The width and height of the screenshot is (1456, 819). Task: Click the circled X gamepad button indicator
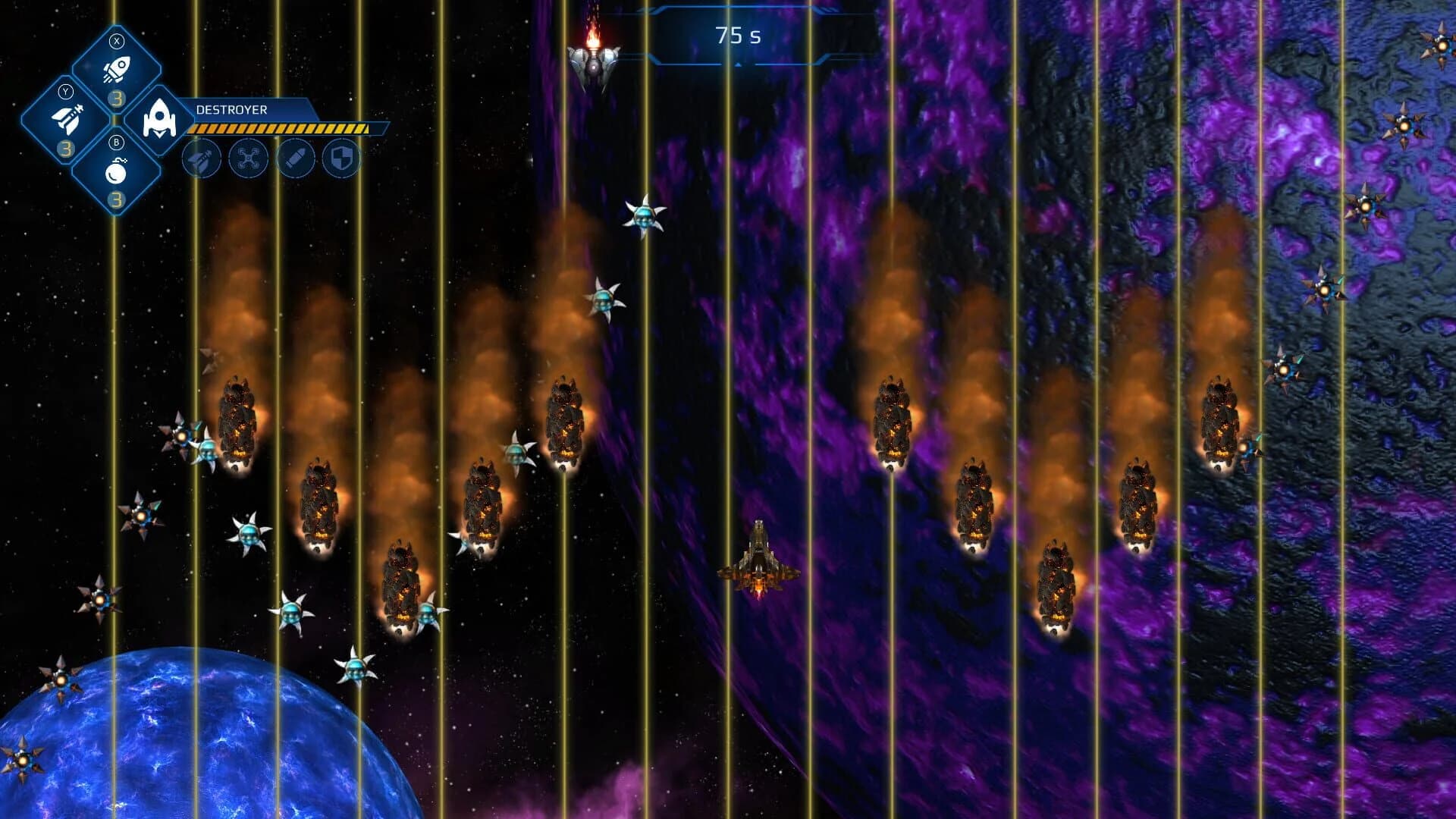coord(117,41)
